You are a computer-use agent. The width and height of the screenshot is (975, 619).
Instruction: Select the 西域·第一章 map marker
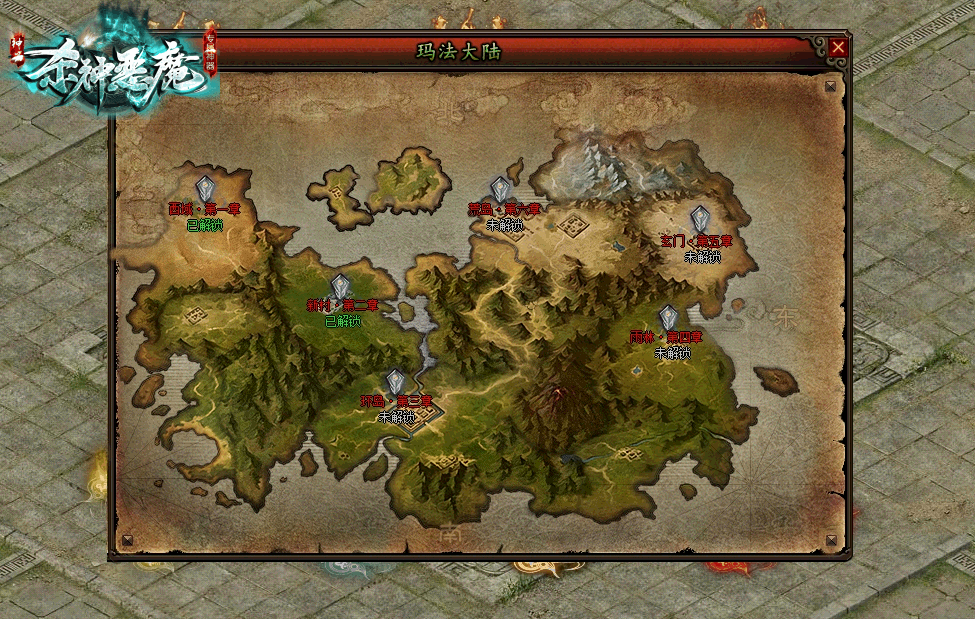click(205, 189)
